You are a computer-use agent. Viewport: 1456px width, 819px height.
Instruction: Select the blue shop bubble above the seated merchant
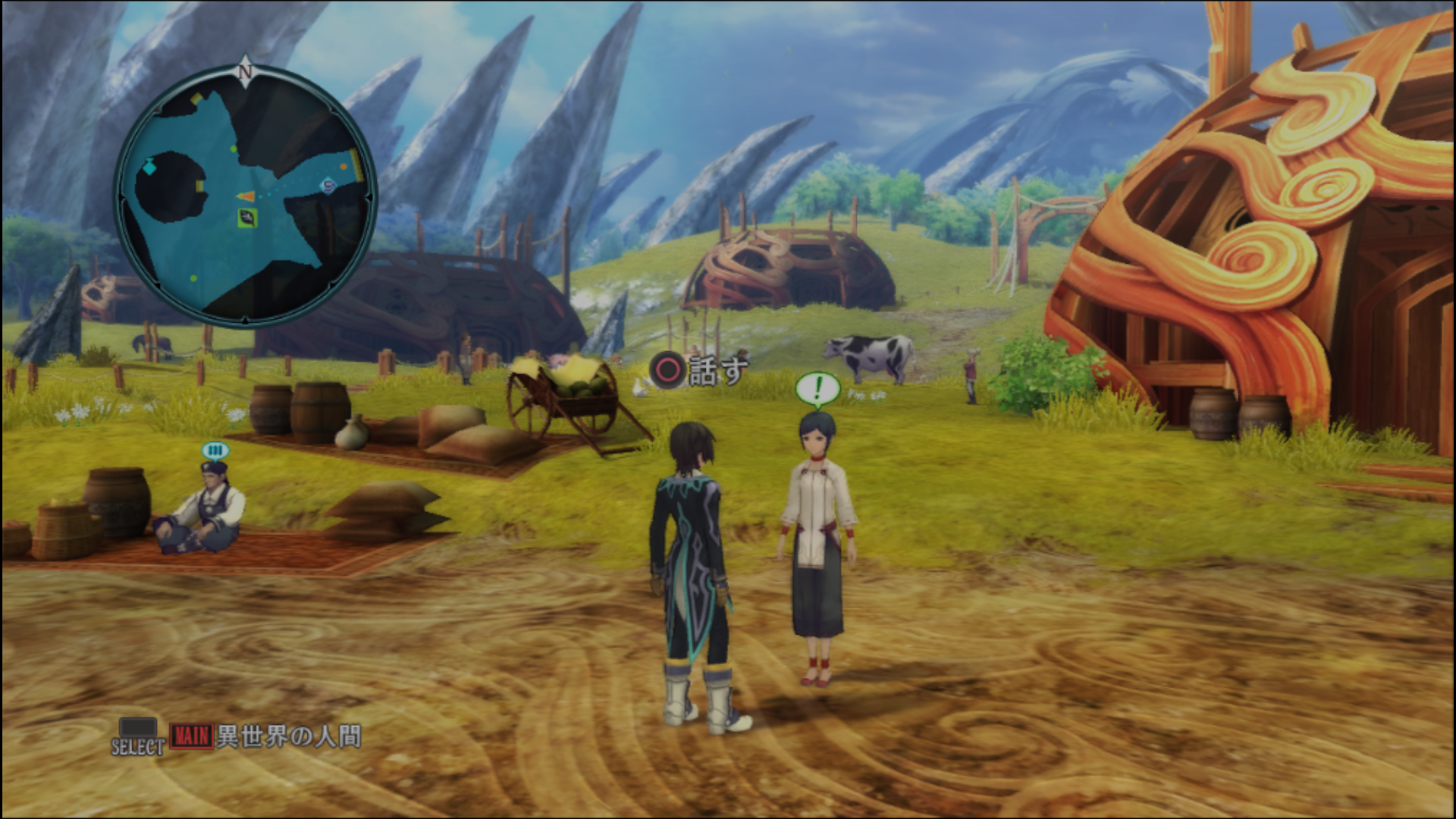point(215,452)
